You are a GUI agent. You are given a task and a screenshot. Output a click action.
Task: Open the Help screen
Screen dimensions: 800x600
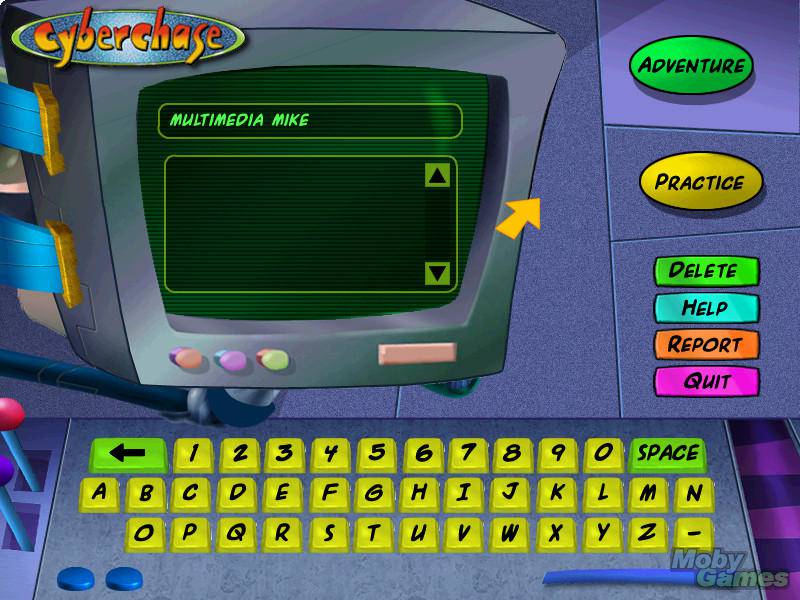point(706,307)
